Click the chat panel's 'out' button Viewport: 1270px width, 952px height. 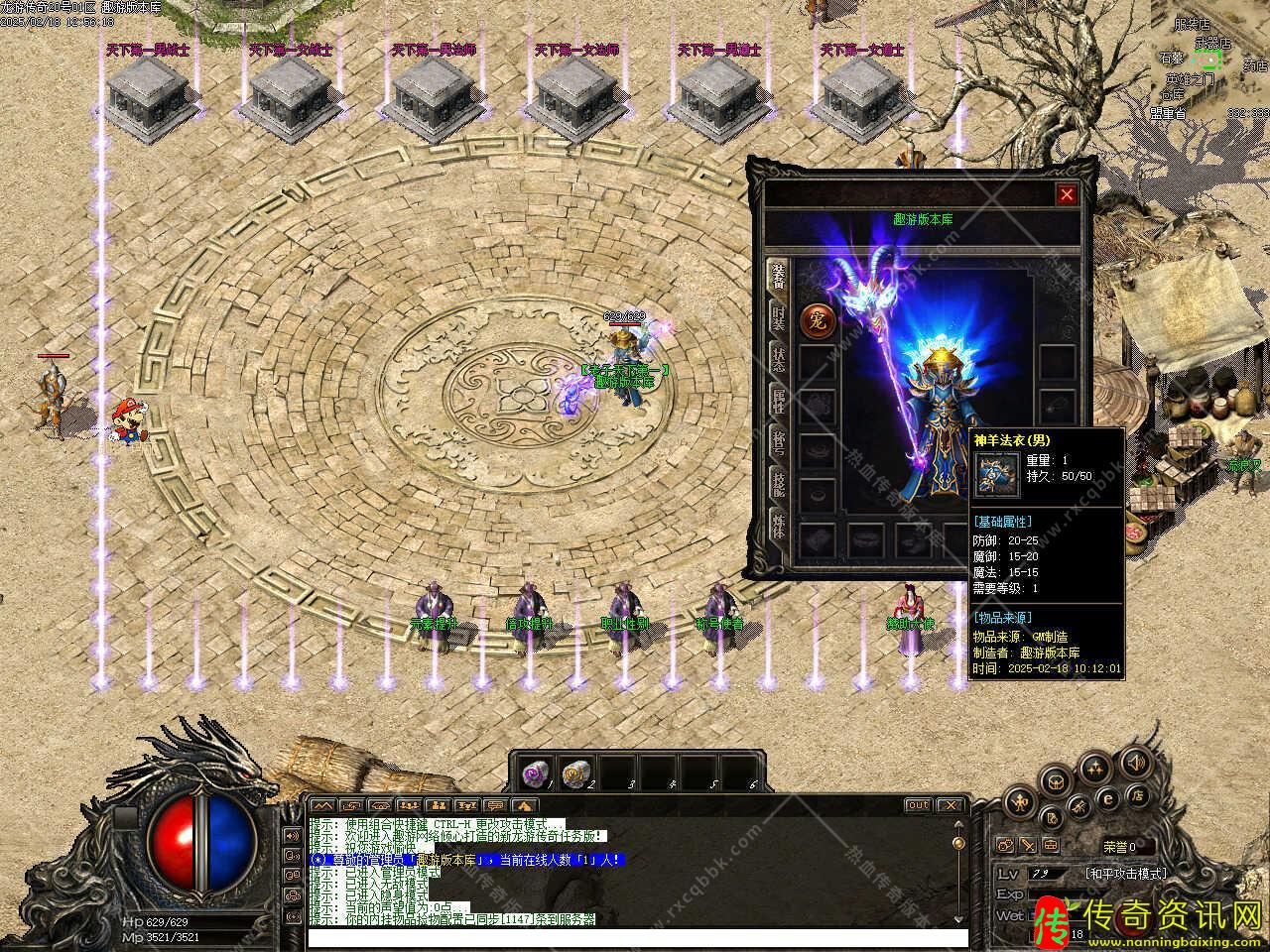coord(918,805)
